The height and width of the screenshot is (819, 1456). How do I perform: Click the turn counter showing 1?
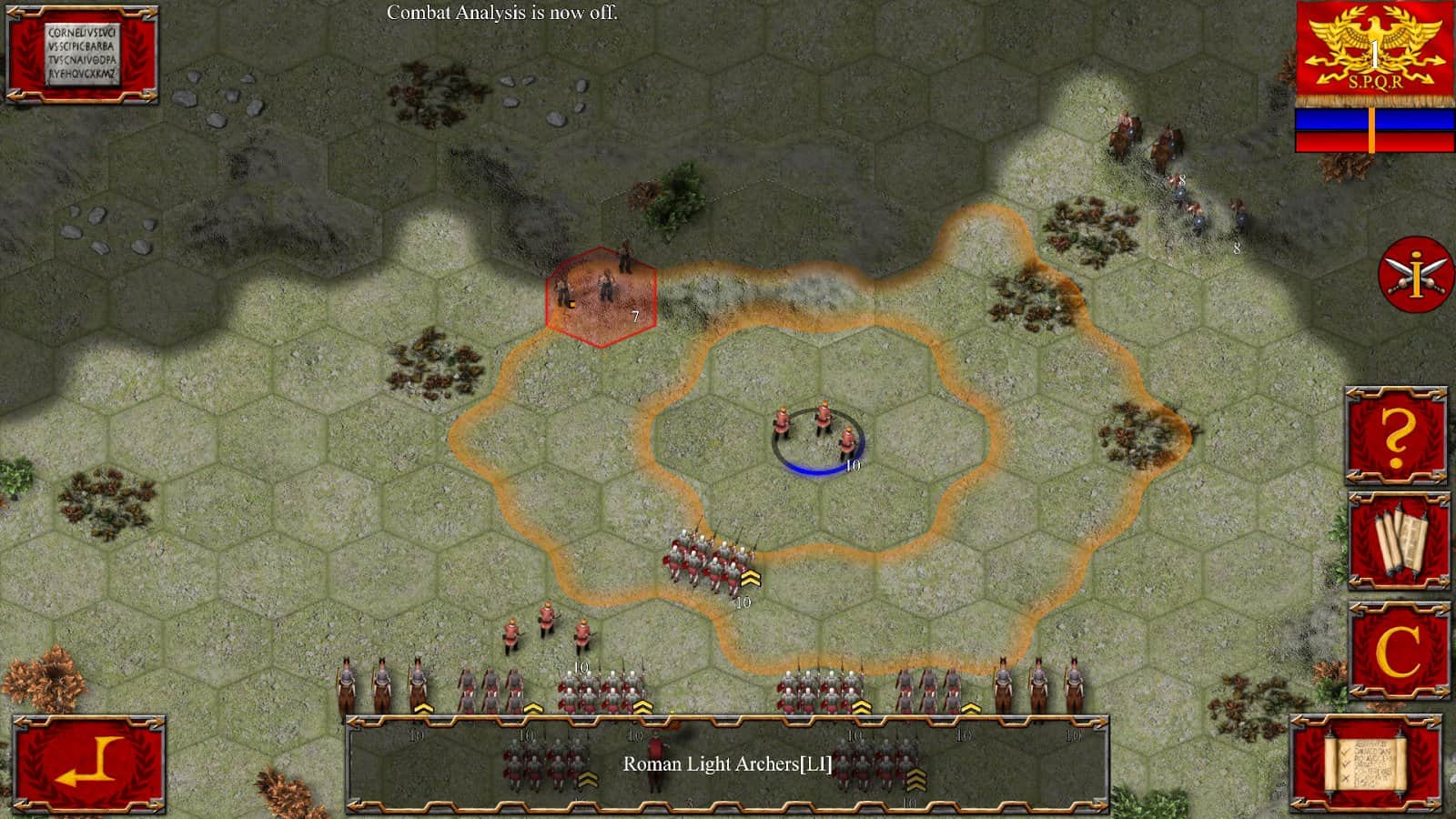(x=1373, y=55)
